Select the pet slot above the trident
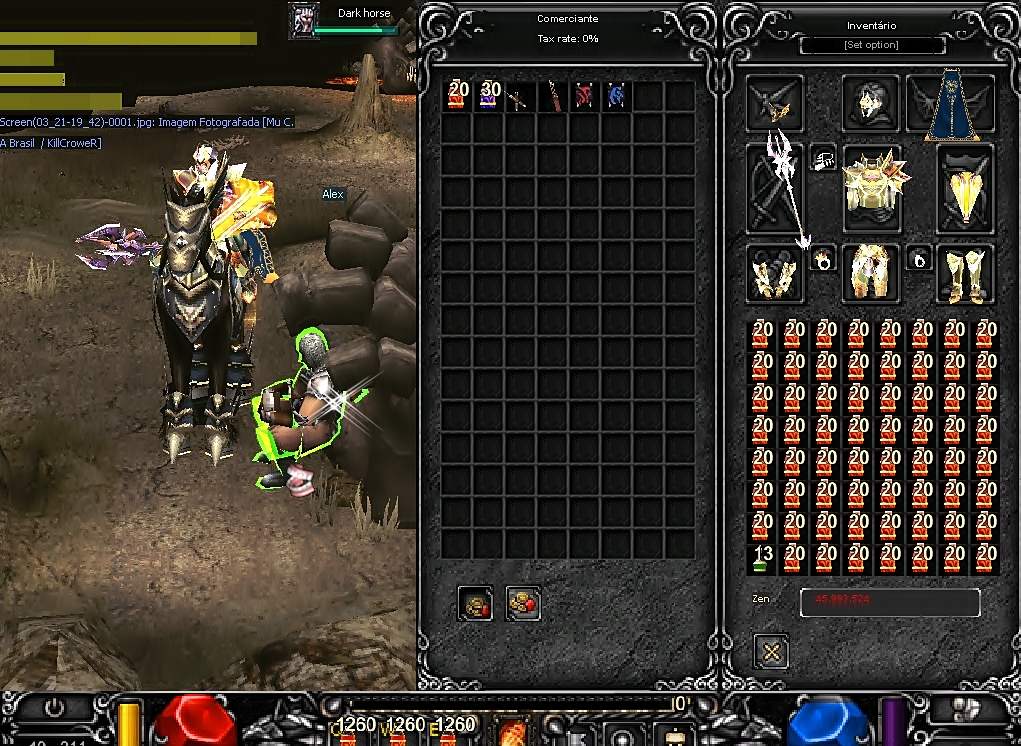The image size is (1021, 746). tap(774, 103)
